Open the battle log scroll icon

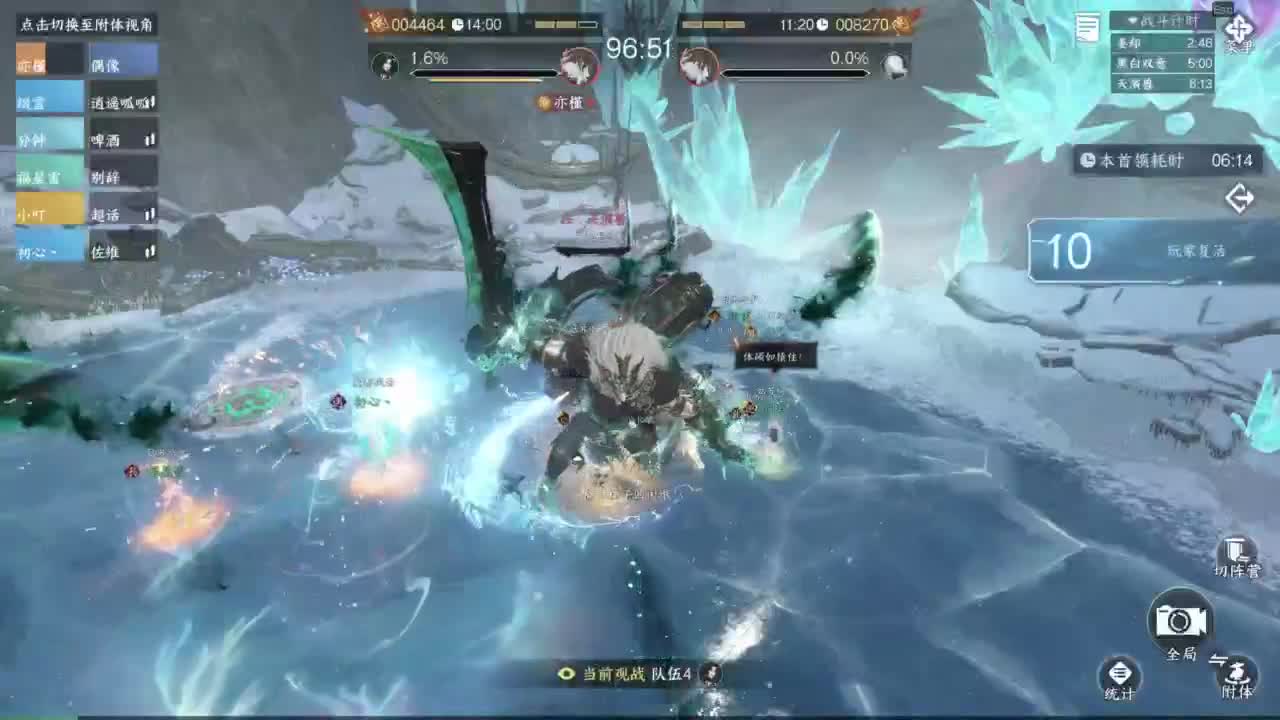pyautogui.click(x=1085, y=28)
